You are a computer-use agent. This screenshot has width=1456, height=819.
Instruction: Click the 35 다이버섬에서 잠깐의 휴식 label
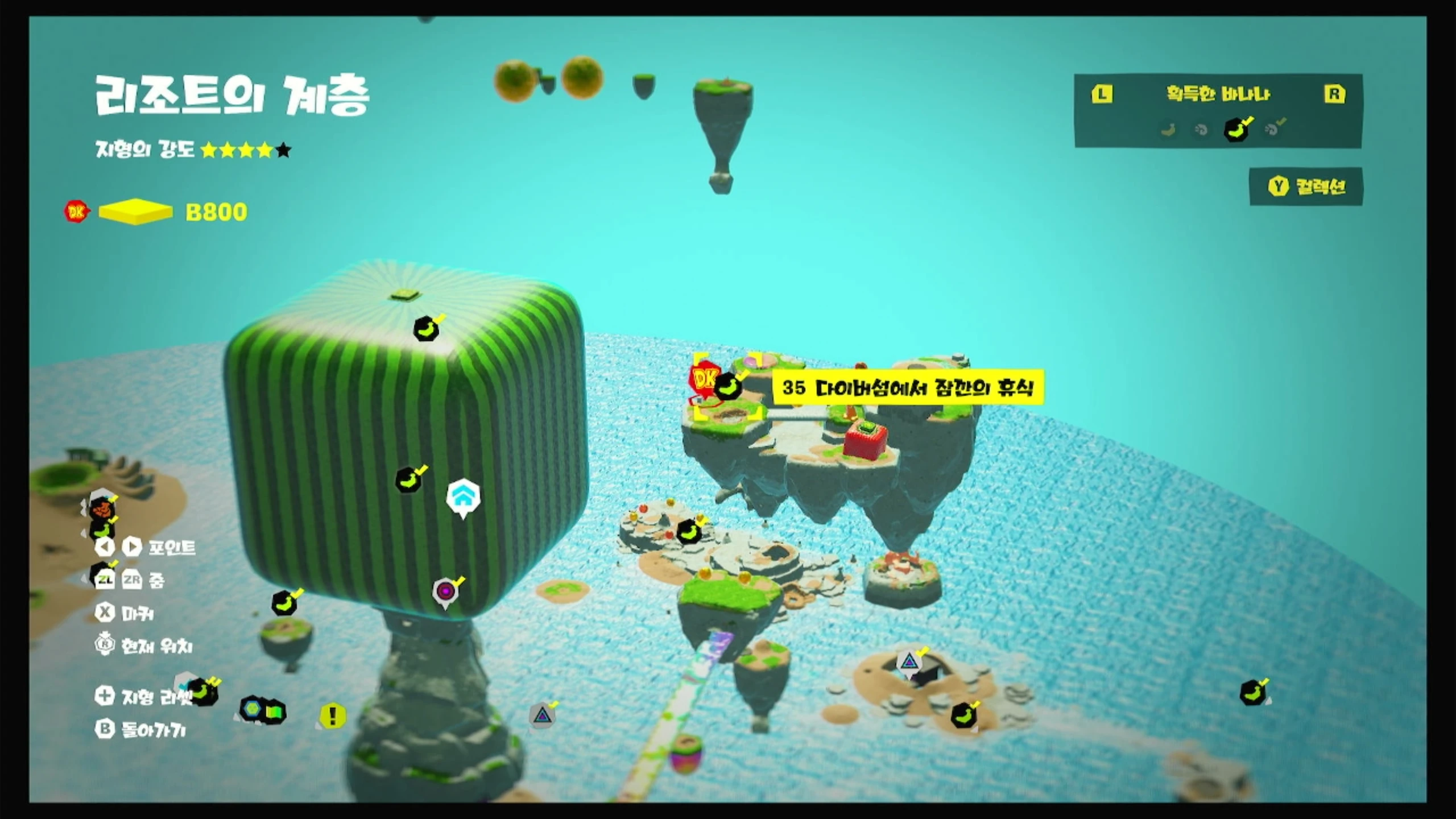coord(908,388)
